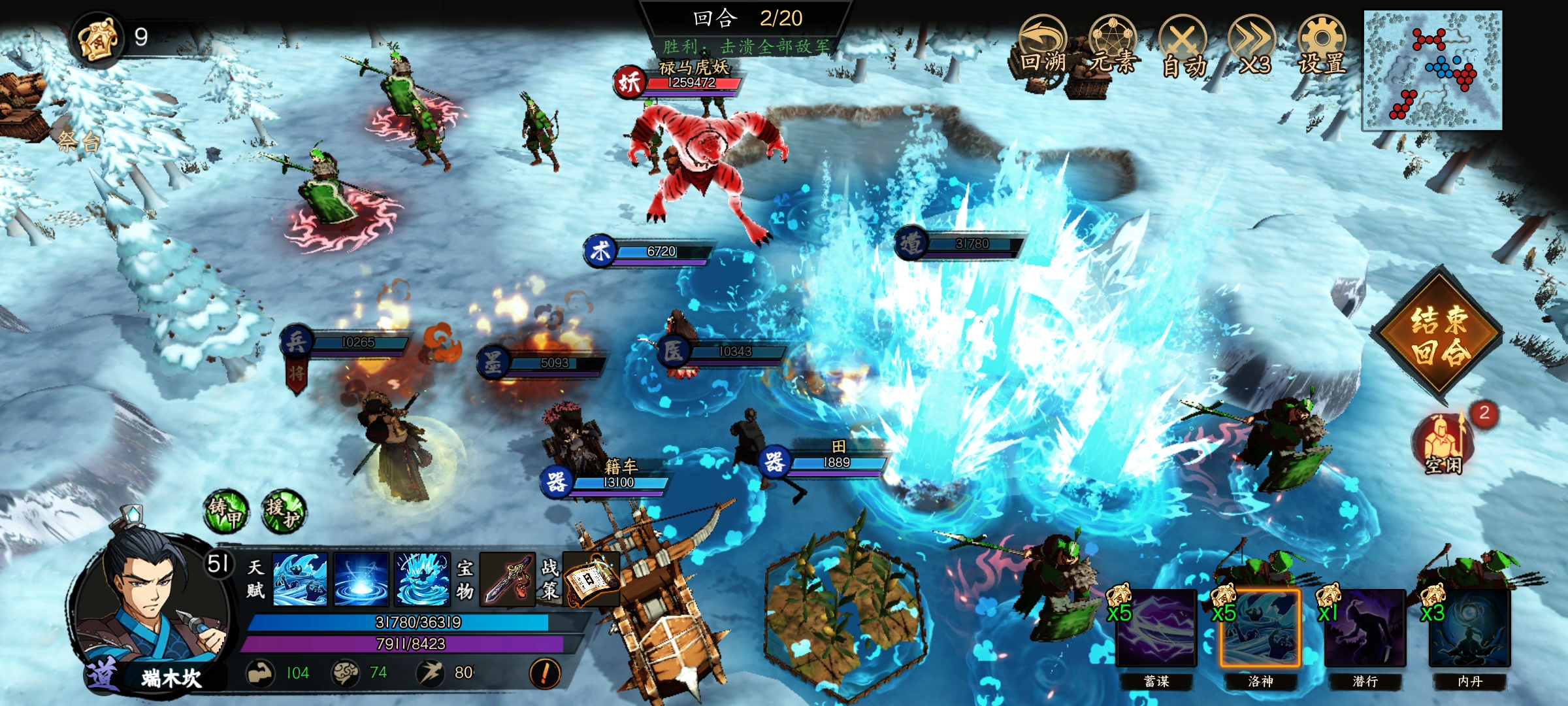Click the orange exclamation info button
Viewport: 1568px width, 706px height.
[545, 673]
